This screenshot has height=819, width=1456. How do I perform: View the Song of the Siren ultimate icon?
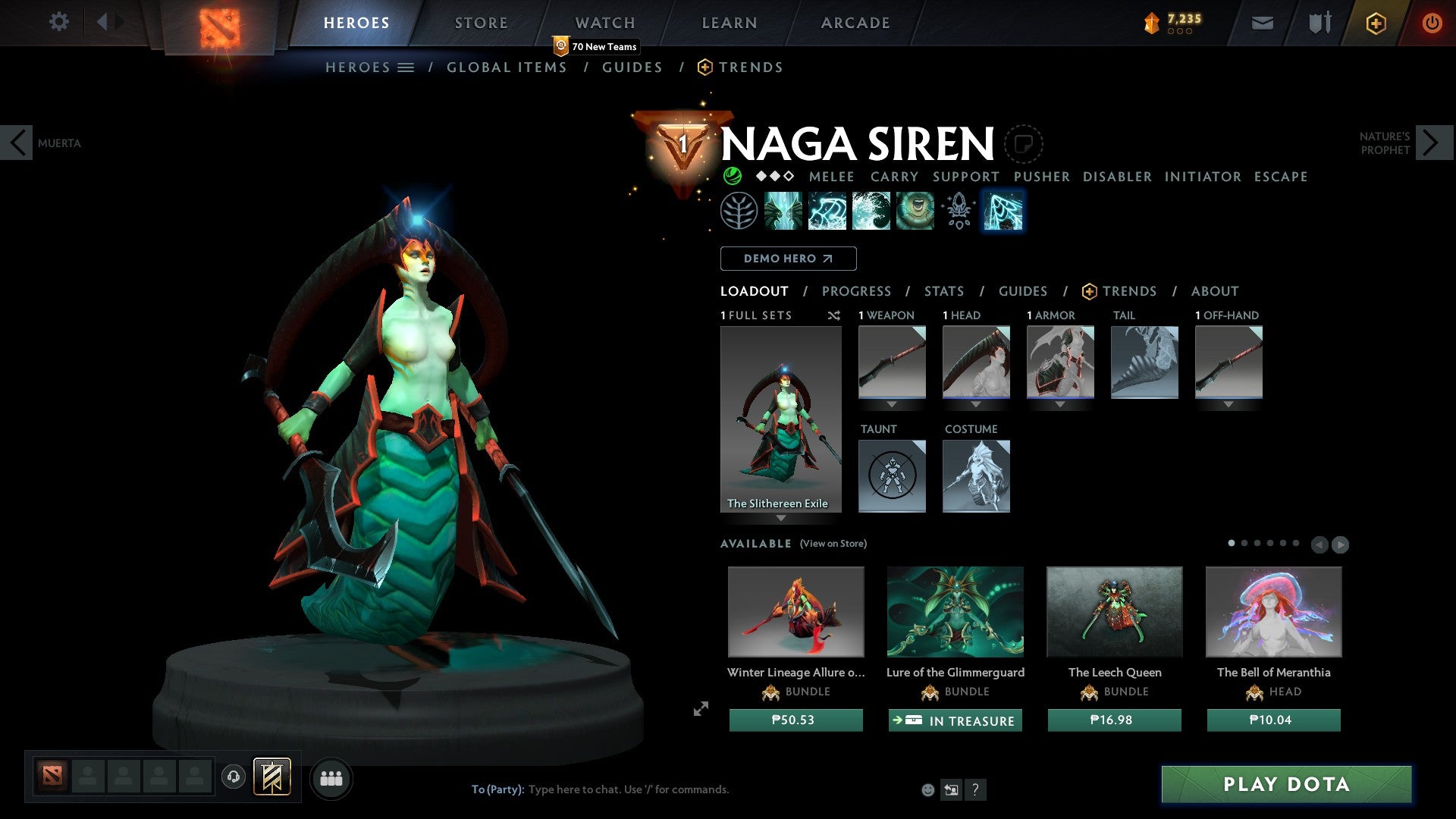pos(914,212)
